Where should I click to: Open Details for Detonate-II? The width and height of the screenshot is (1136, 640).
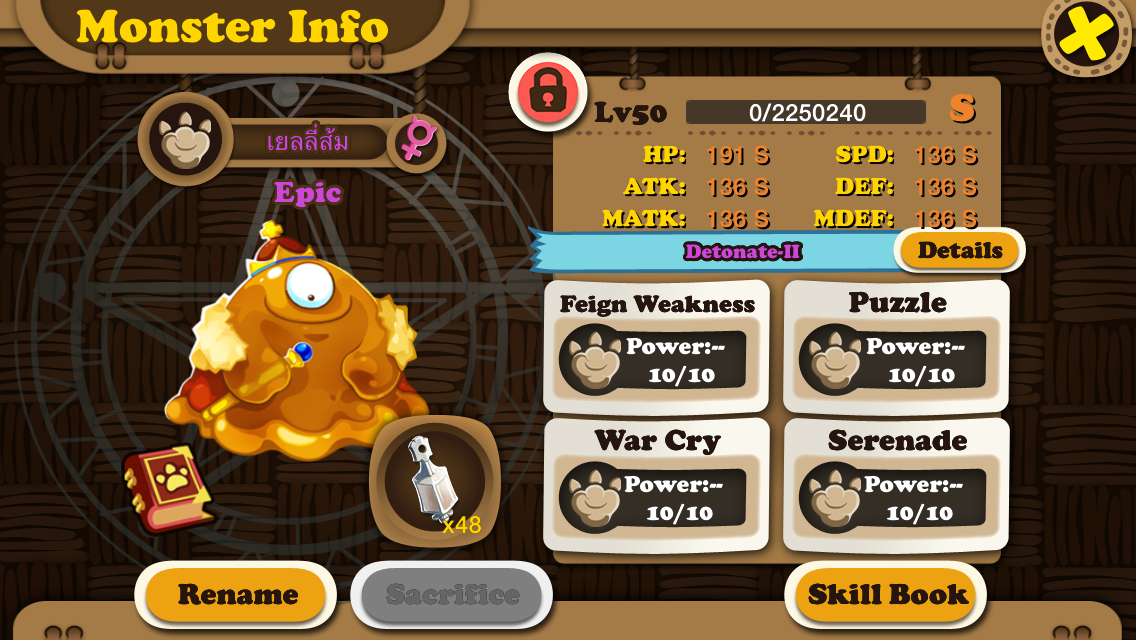click(x=959, y=251)
